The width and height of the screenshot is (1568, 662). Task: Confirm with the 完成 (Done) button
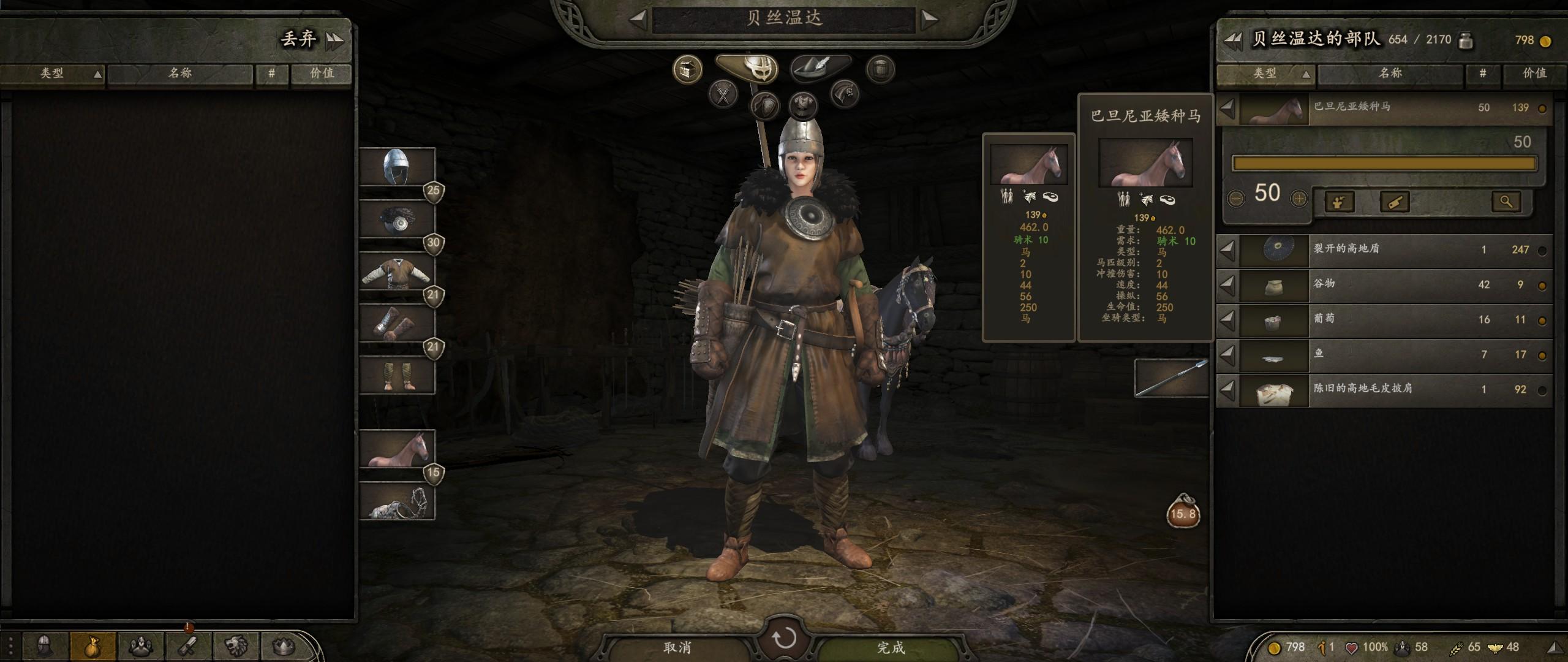click(x=890, y=647)
